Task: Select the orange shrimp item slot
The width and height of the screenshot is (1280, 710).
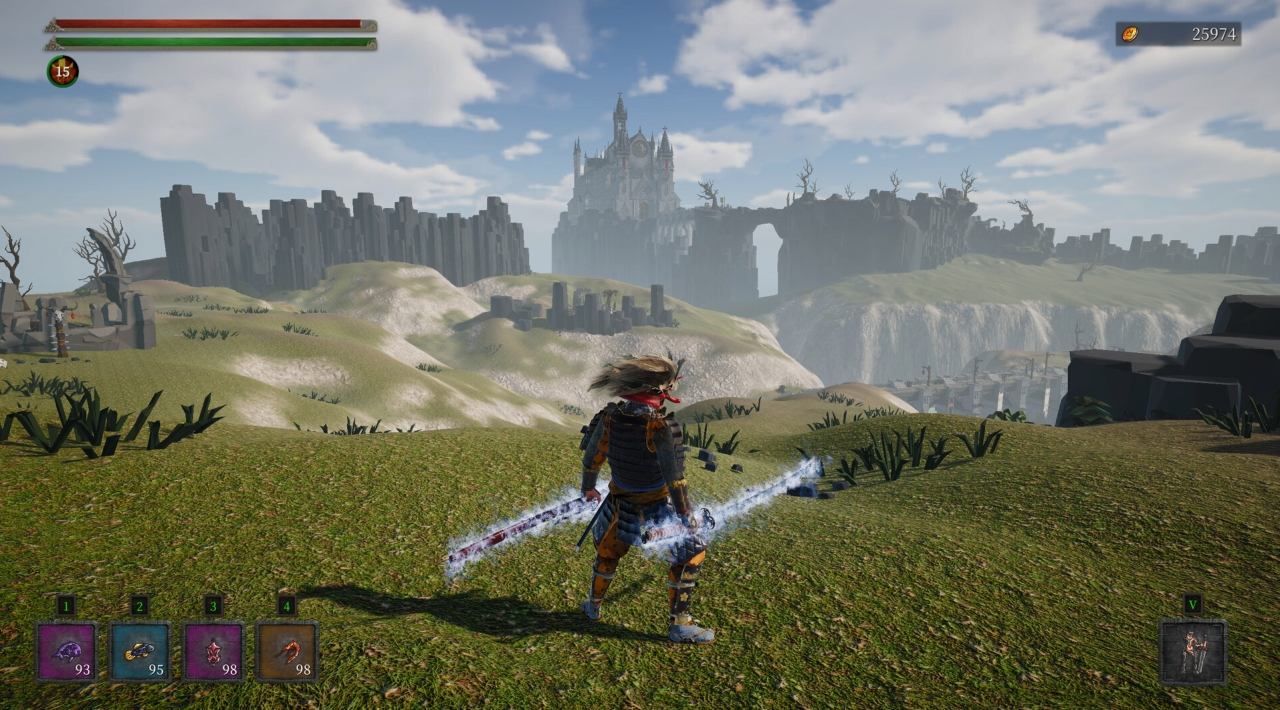Action: [x=287, y=652]
